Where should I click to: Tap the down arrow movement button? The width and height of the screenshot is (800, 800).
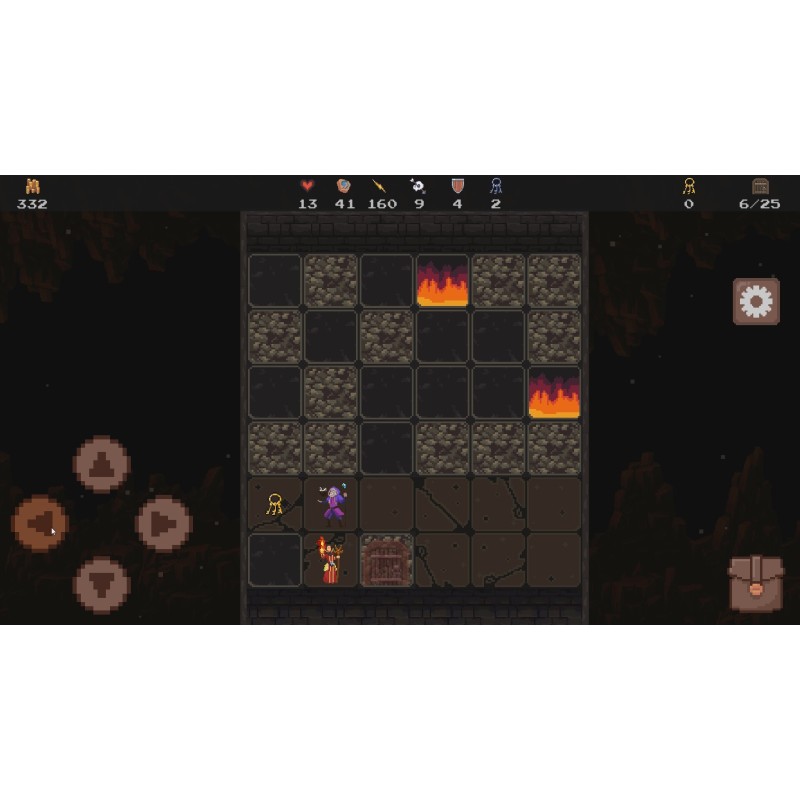coord(101,584)
